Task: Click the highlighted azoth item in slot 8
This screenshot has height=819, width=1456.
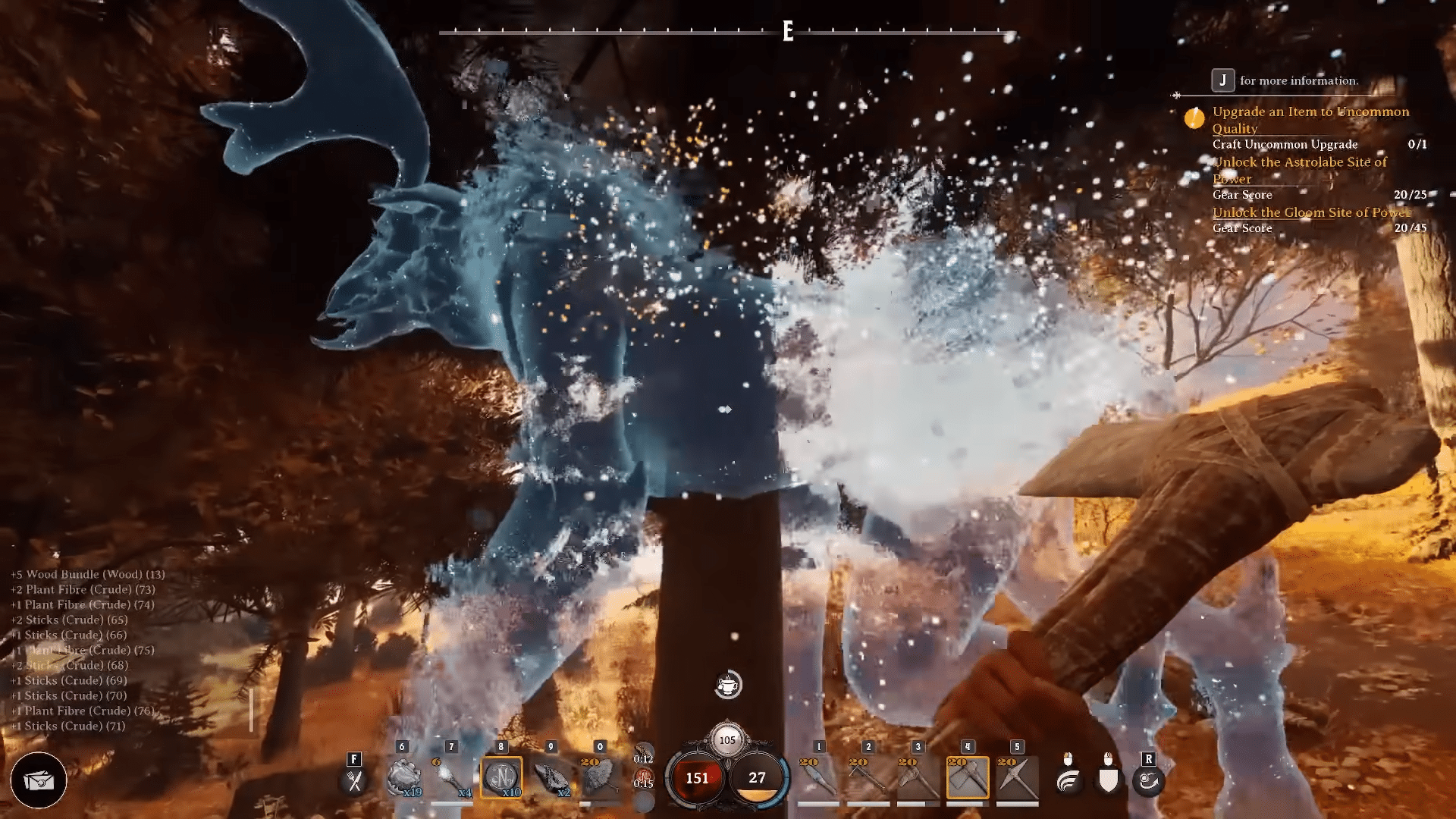Action: click(x=500, y=777)
